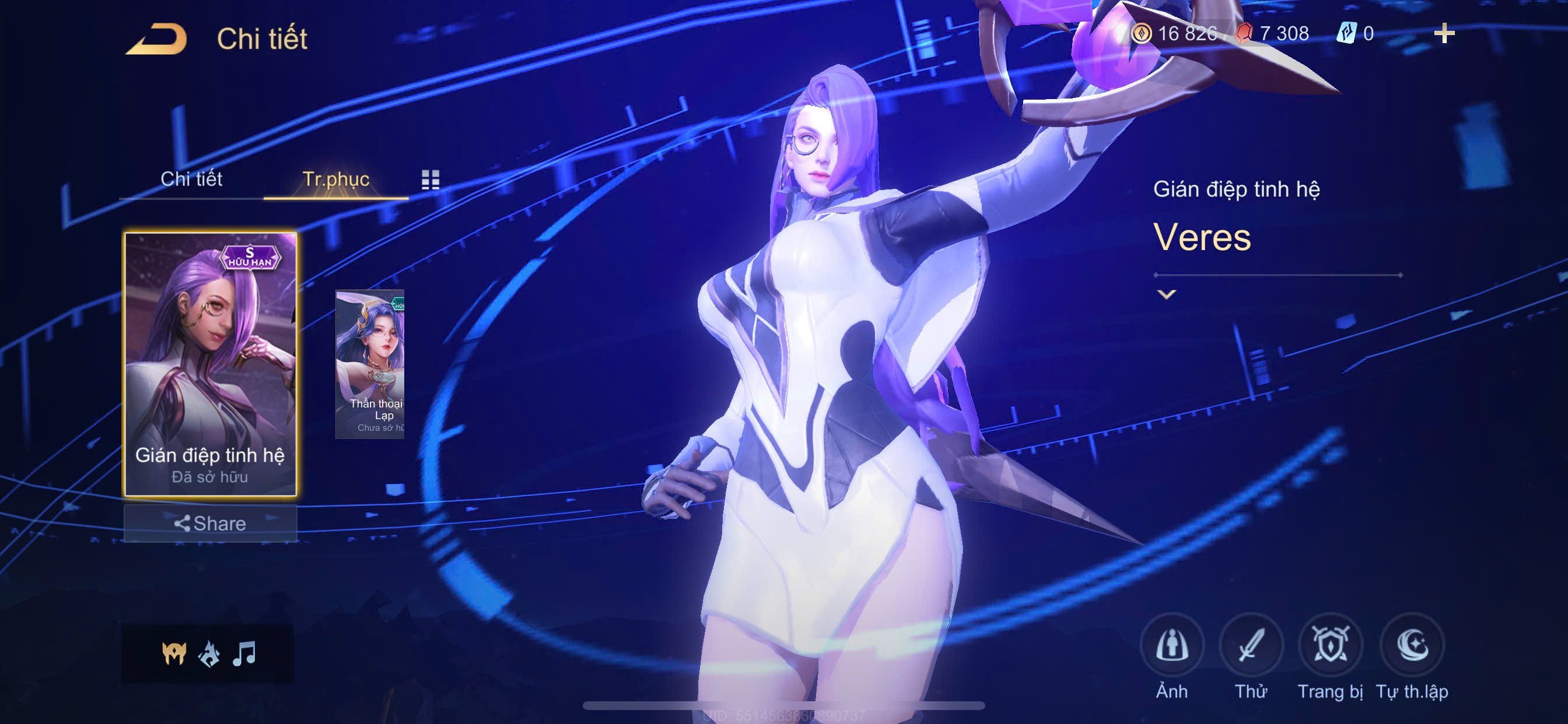This screenshot has height=724, width=1568.
Task: Go back using the golden arrow button
Action: coord(156,39)
